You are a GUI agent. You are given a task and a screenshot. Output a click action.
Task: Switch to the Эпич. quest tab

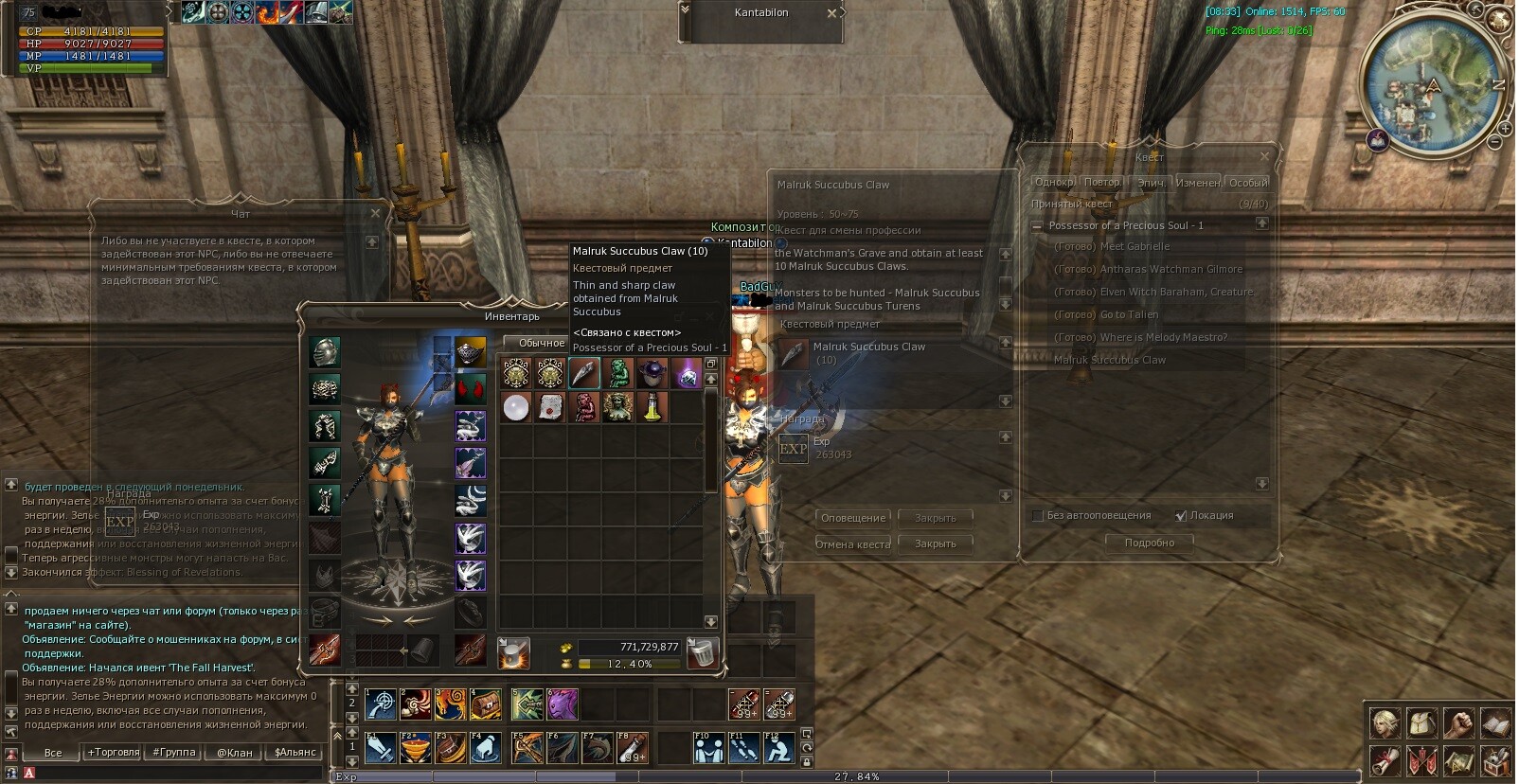[1151, 183]
